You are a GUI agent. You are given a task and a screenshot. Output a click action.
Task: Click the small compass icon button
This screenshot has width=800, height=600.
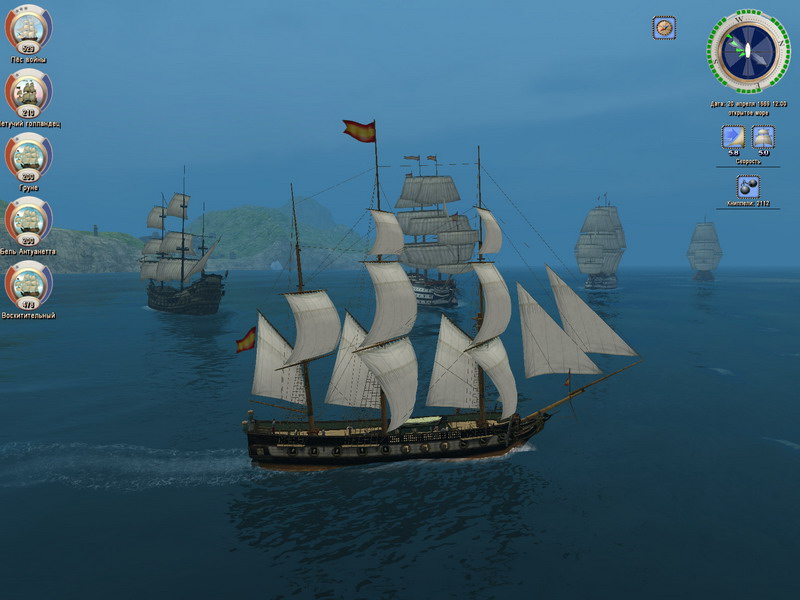(664, 28)
